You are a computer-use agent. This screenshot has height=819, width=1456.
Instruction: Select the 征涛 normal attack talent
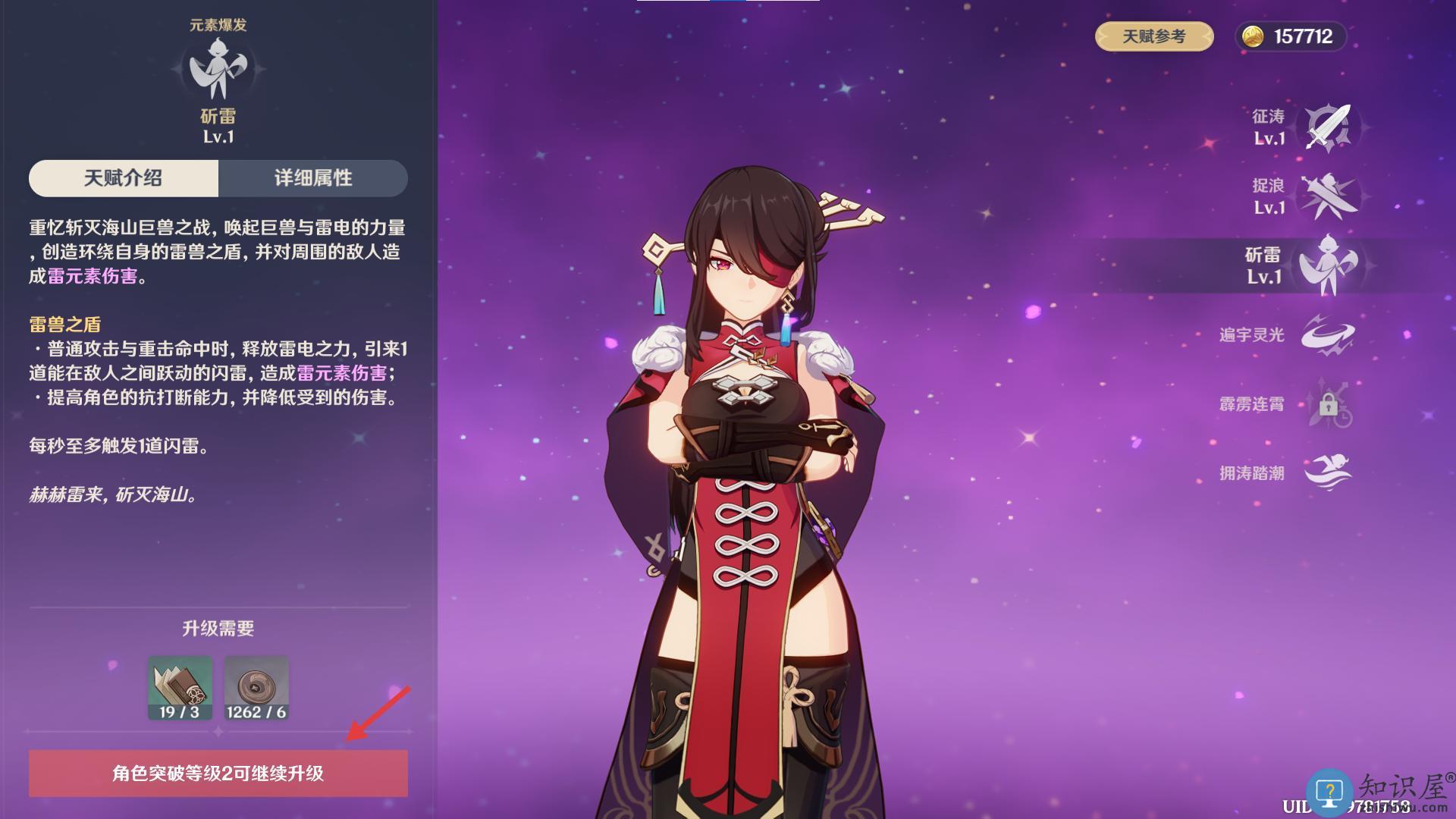tap(1329, 127)
